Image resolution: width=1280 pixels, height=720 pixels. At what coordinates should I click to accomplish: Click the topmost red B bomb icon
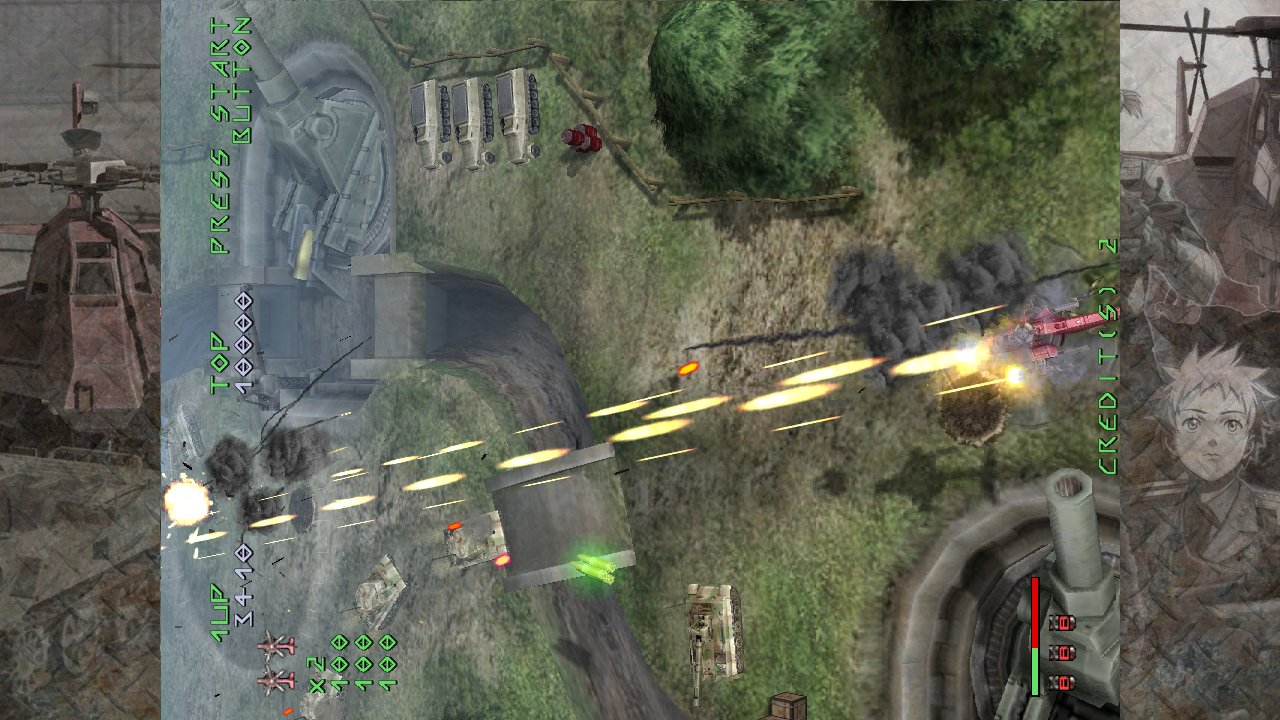[1063, 623]
